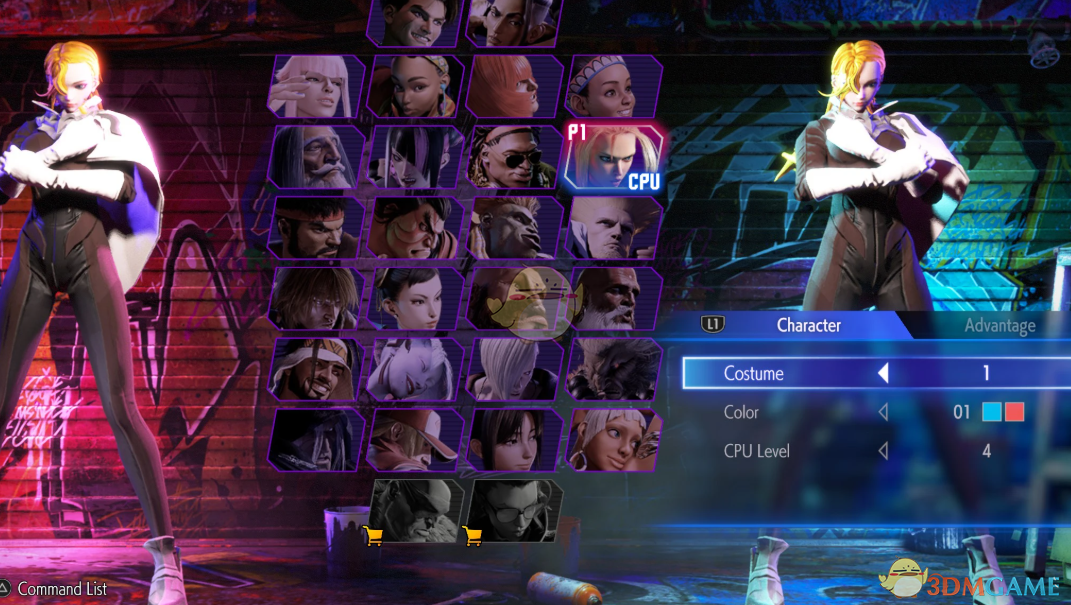
Task: Pick Terry with the red cap
Action: pos(415,439)
